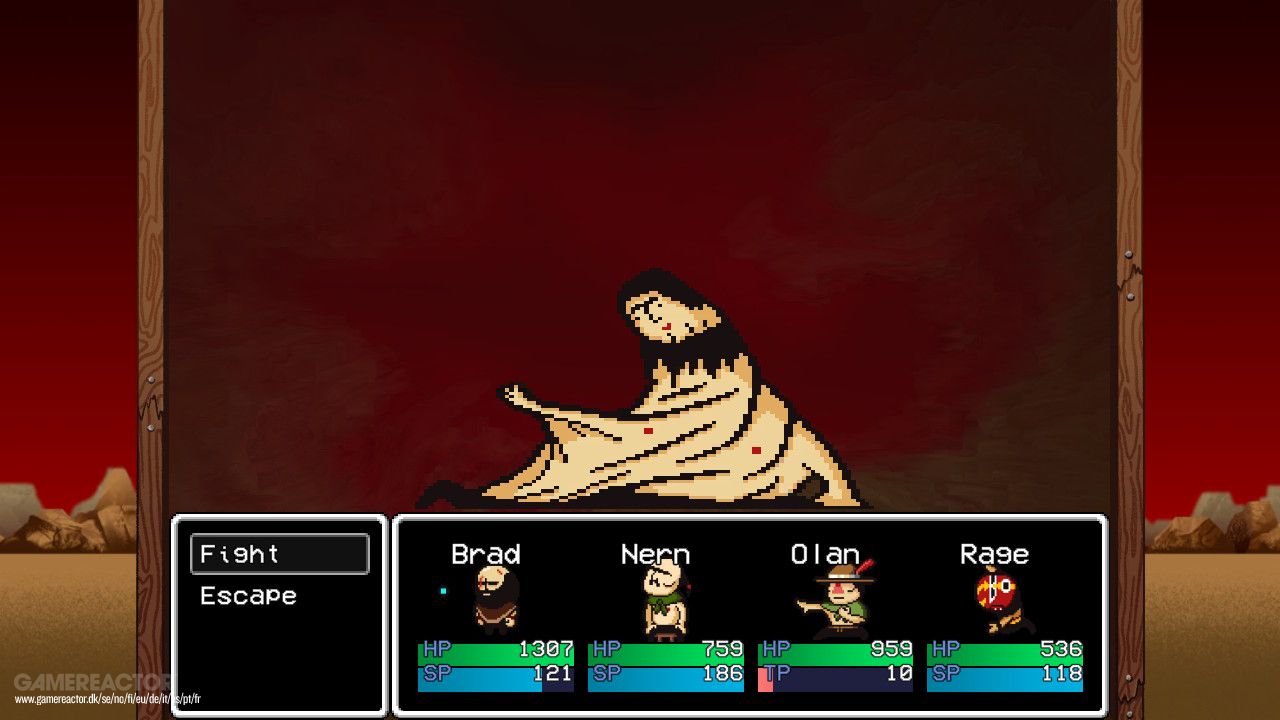
Task: Click Nern's character sprite
Action: [665, 600]
